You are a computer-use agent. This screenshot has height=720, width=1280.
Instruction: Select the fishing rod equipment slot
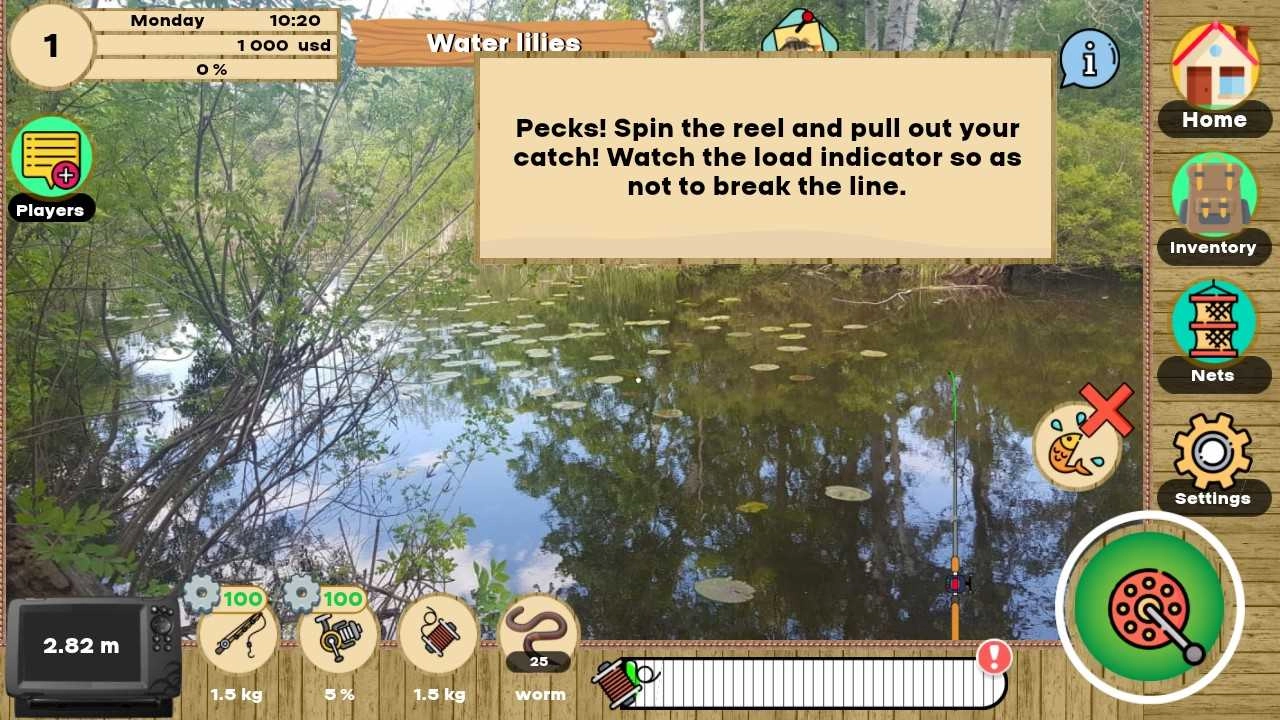click(x=237, y=634)
